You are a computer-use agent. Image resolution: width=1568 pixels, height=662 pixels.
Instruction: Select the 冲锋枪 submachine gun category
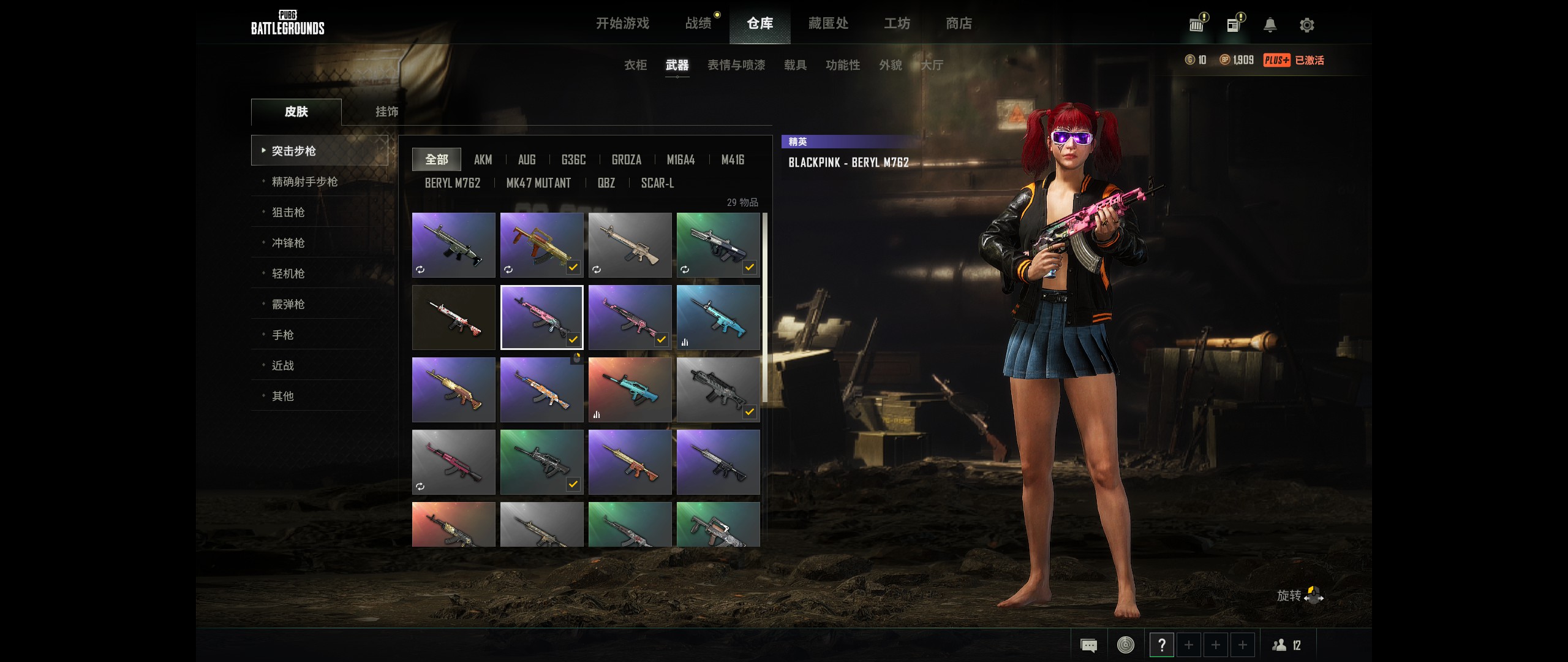click(x=288, y=243)
